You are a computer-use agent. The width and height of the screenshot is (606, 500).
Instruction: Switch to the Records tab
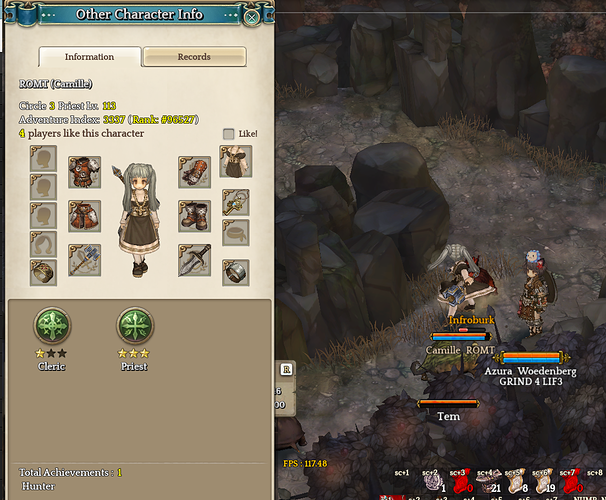point(194,57)
